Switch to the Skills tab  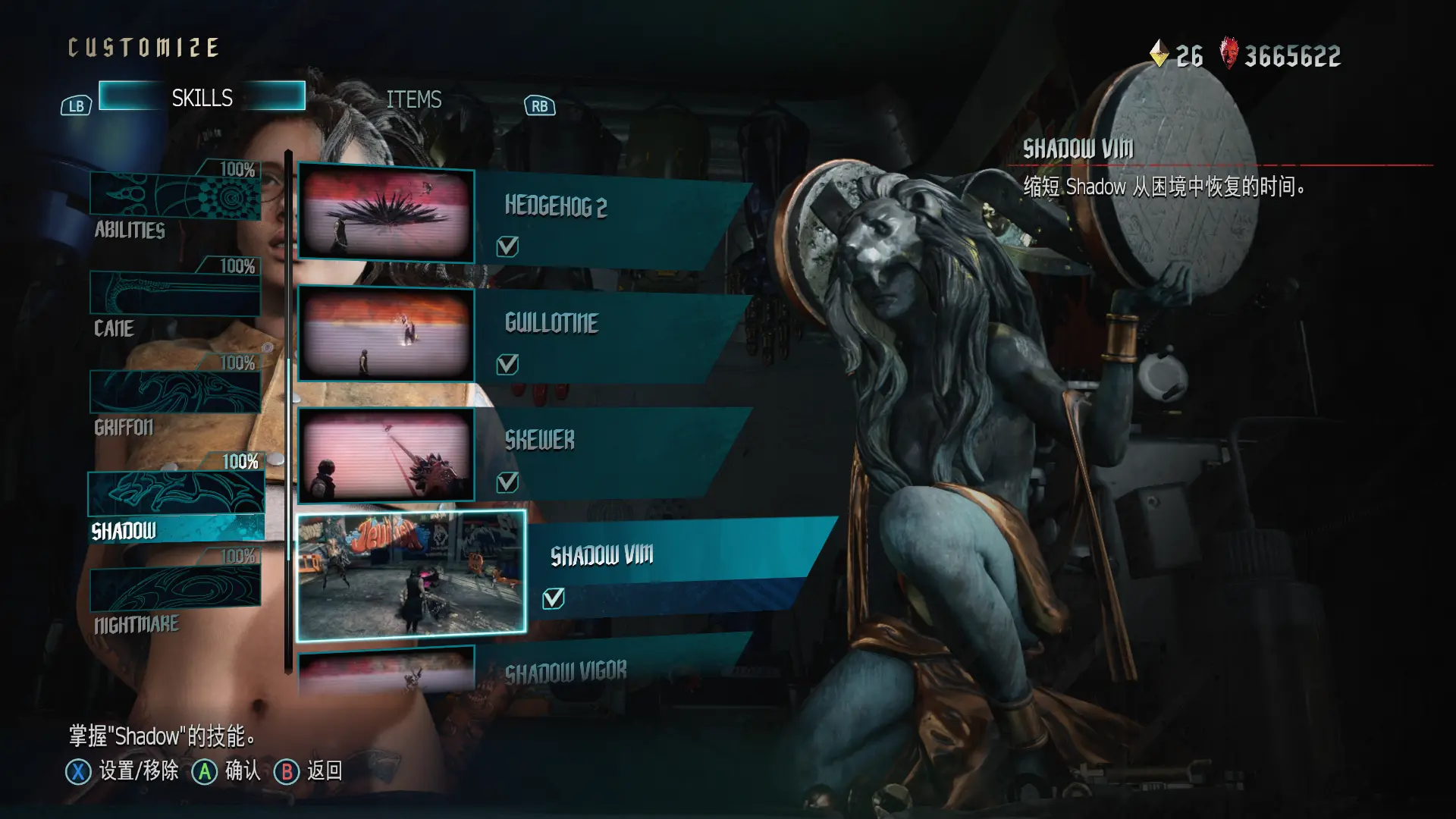(202, 97)
